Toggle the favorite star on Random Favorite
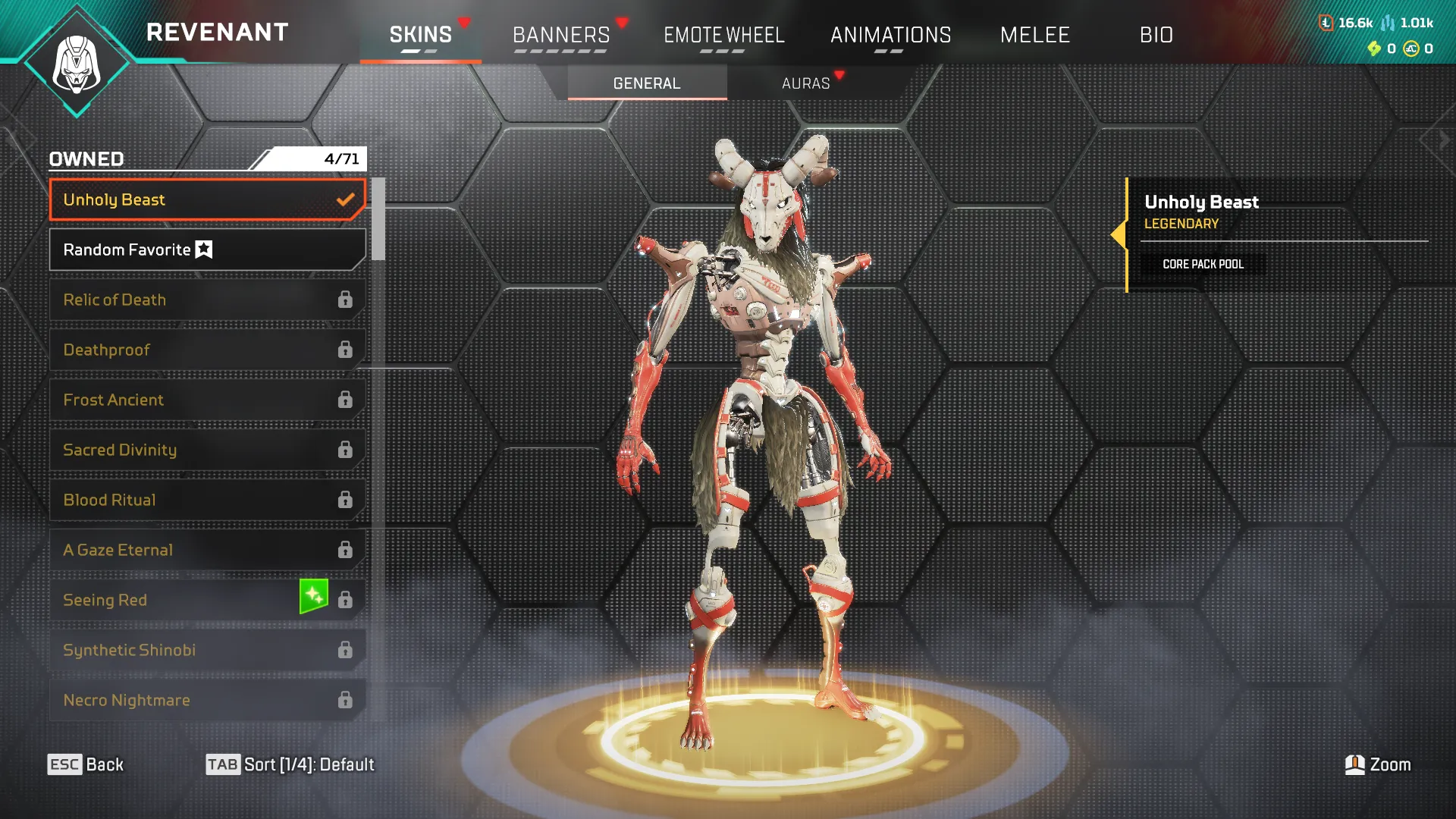The width and height of the screenshot is (1456, 819). click(205, 249)
